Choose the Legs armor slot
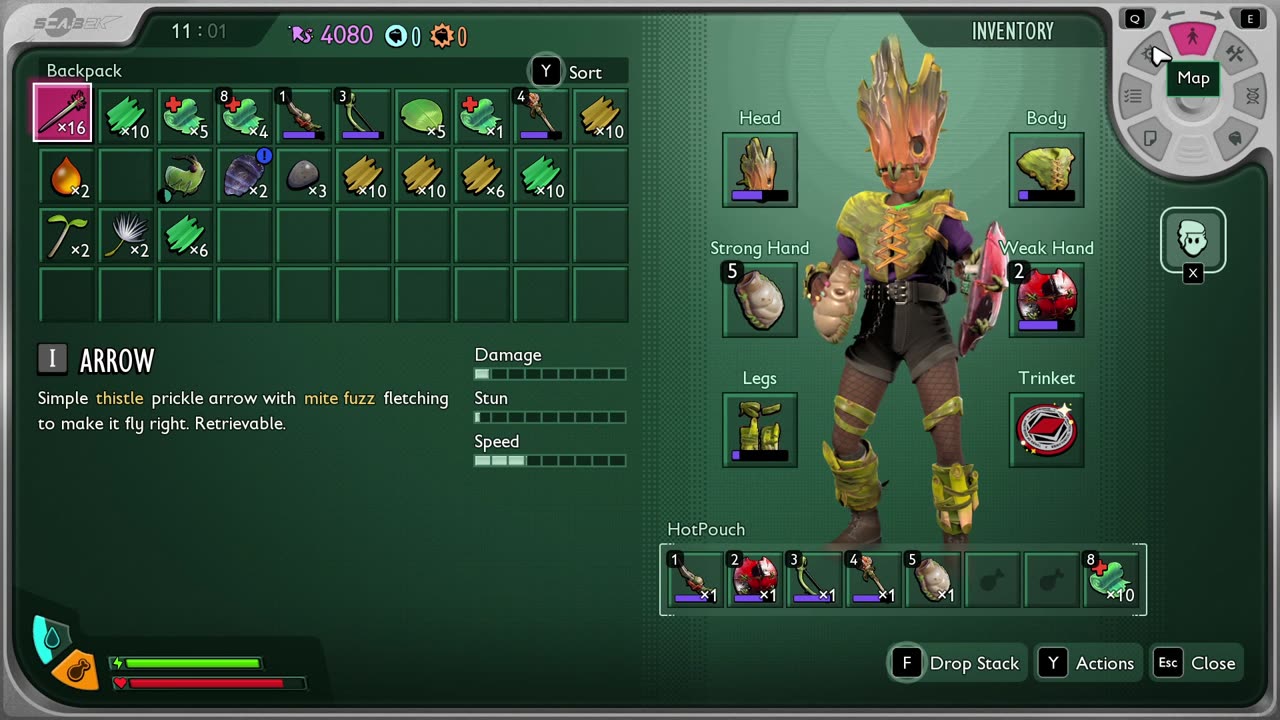The height and width of the screenshot is (720, 1280). coord(760,430)
